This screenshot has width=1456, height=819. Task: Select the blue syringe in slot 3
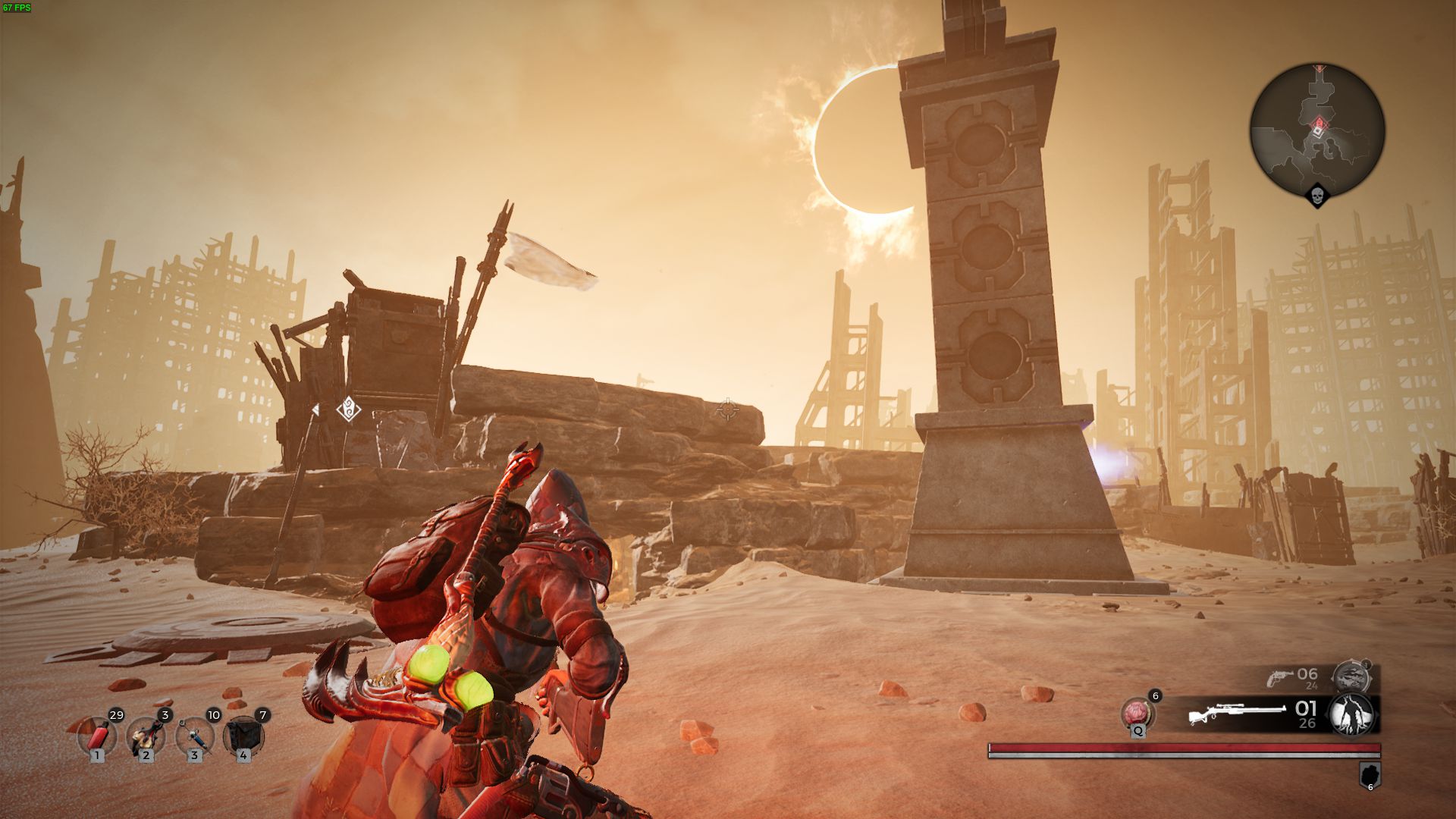pos(194,736)
